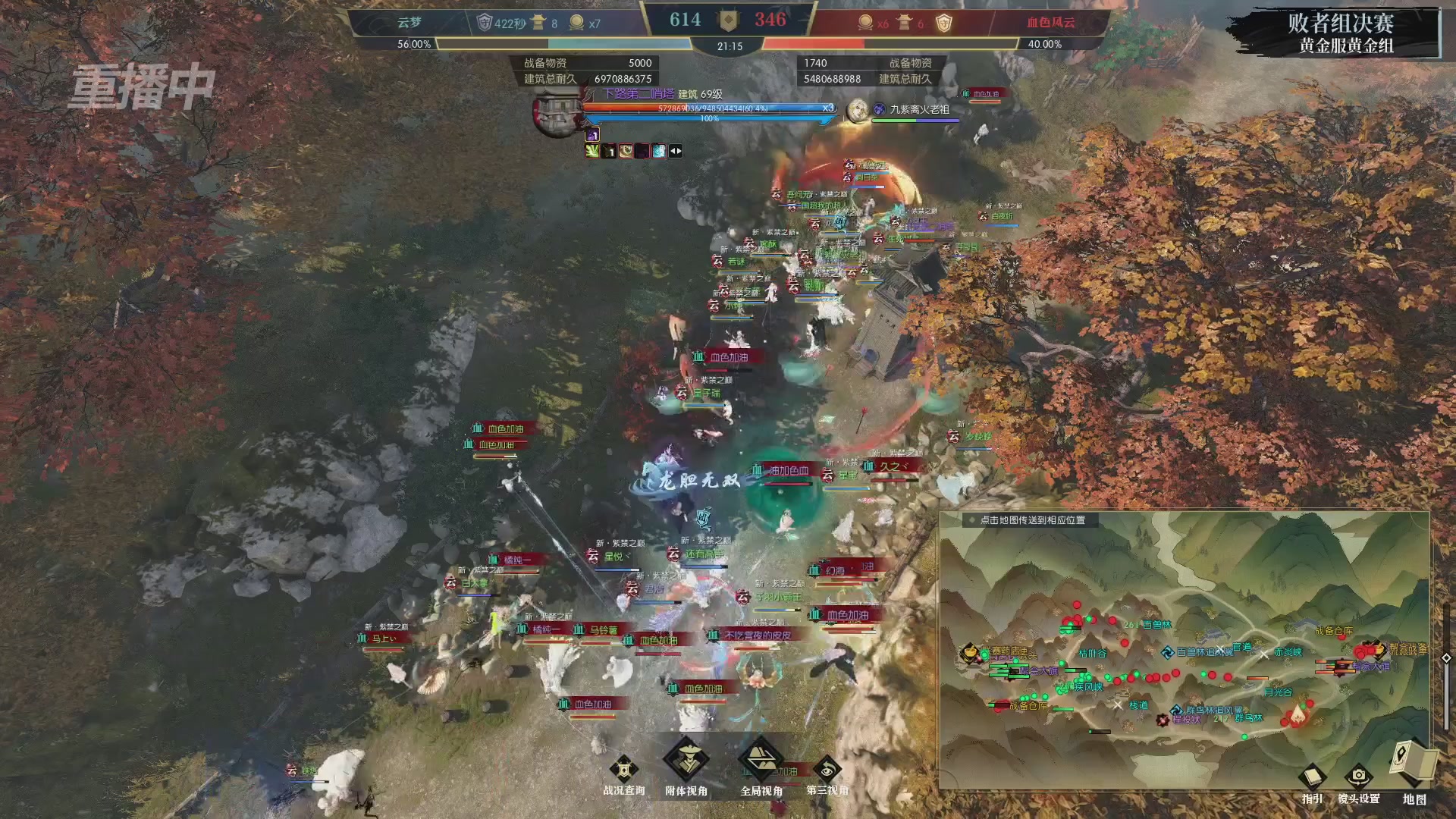Expand the left-right arrows beside tower buffs
The image size is (1456, 819).
click(x=676, y=150)
